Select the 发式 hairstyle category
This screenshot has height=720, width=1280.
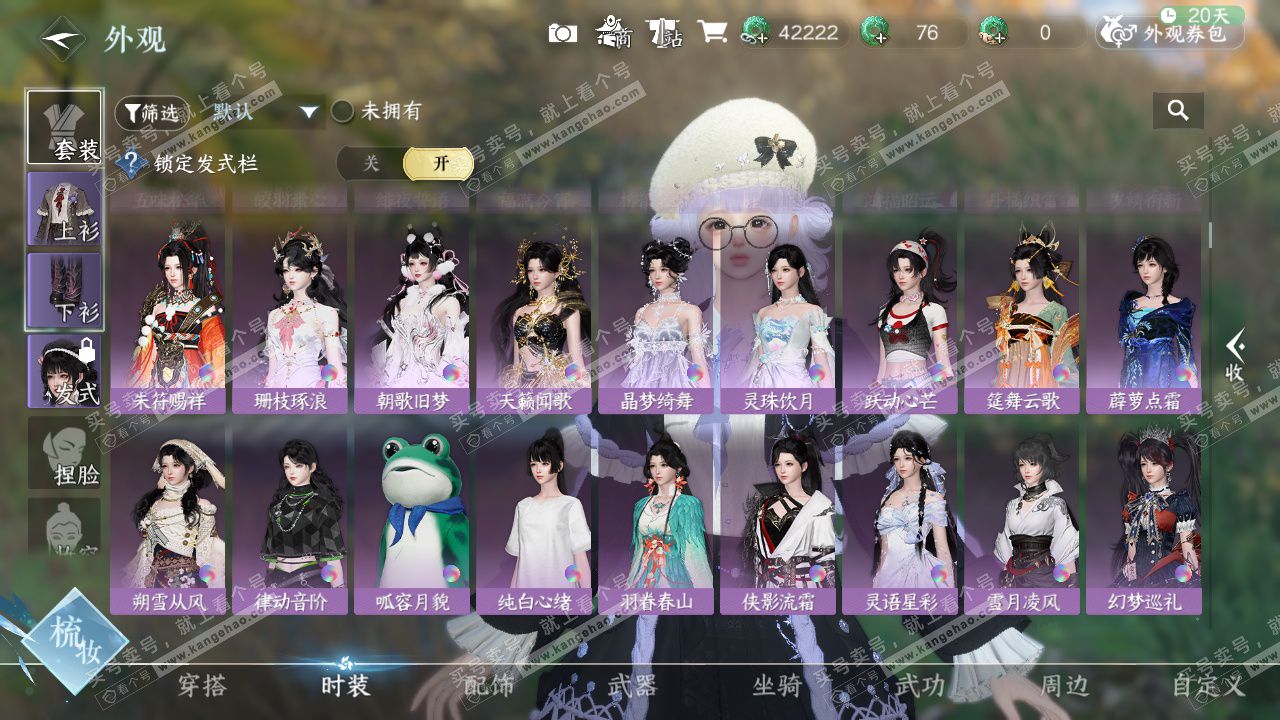[64, 371]
